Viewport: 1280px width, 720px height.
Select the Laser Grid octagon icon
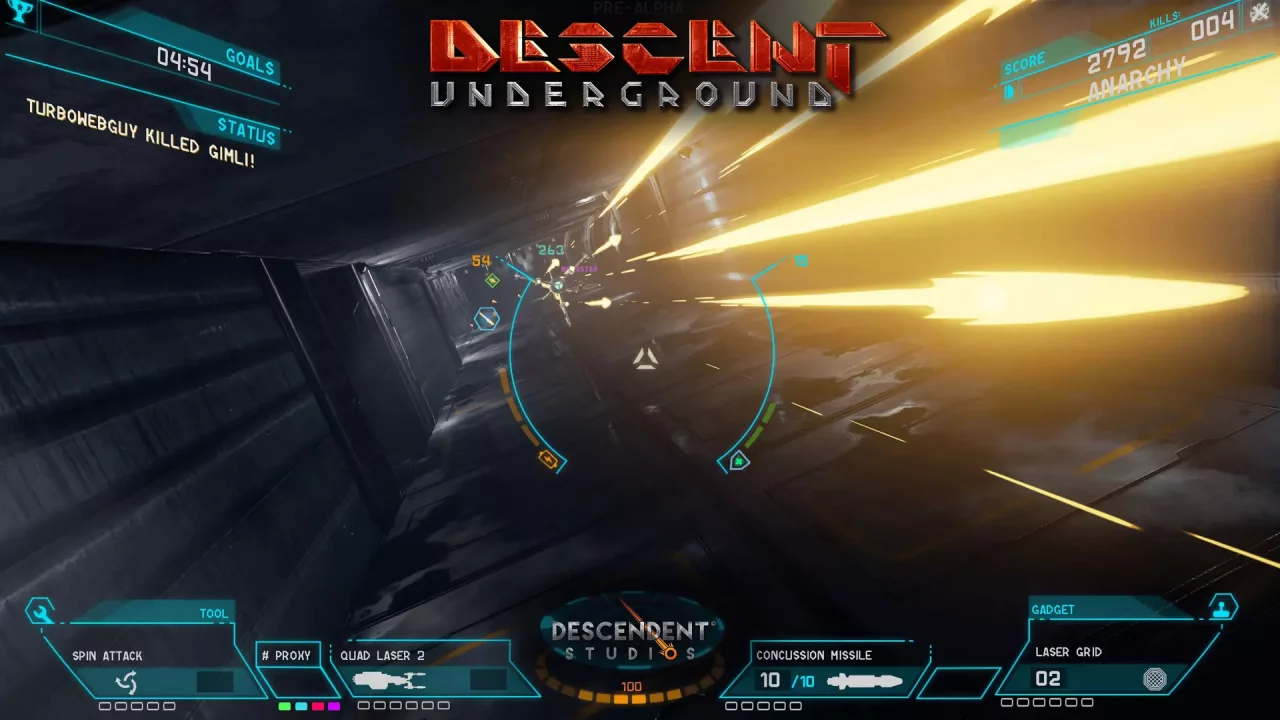click(1154, 678)
